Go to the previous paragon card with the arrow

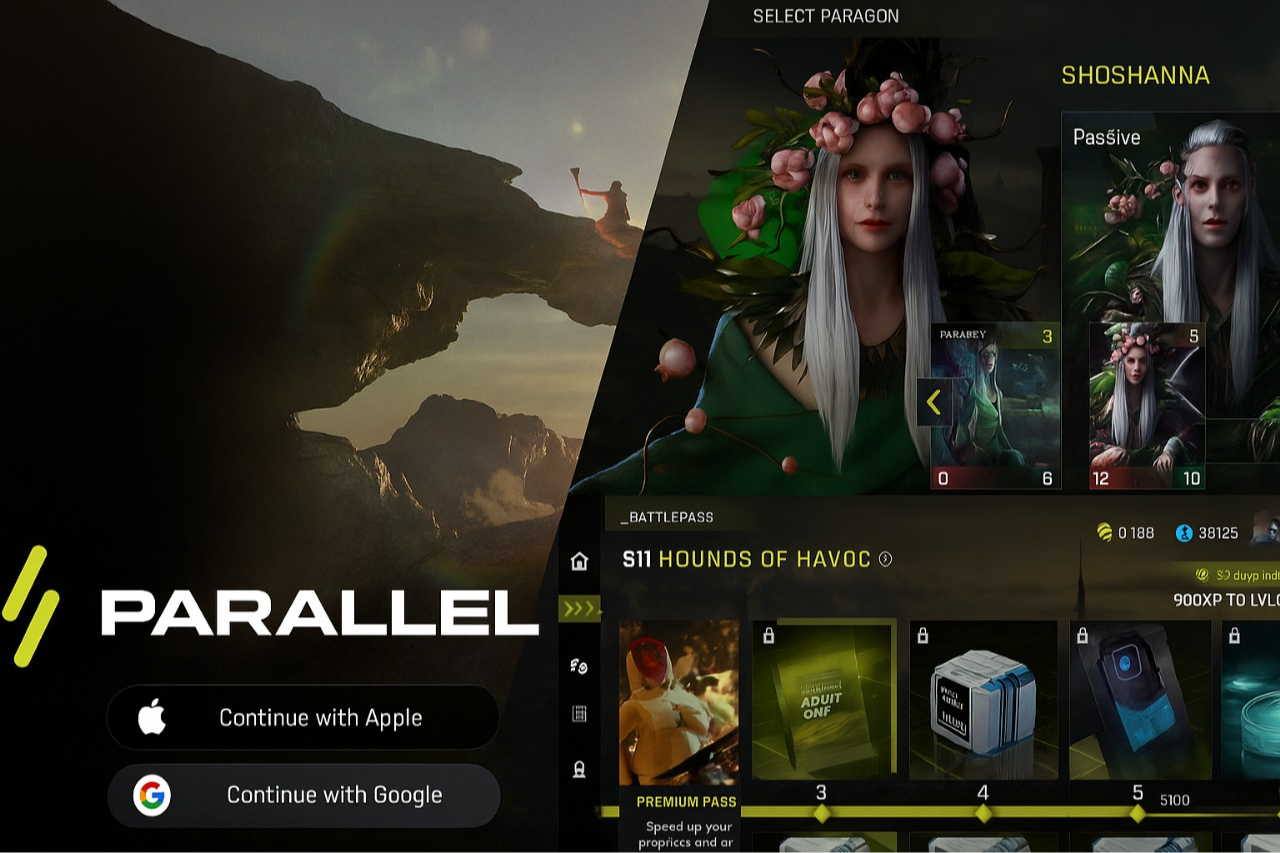[x=934, y=403]
